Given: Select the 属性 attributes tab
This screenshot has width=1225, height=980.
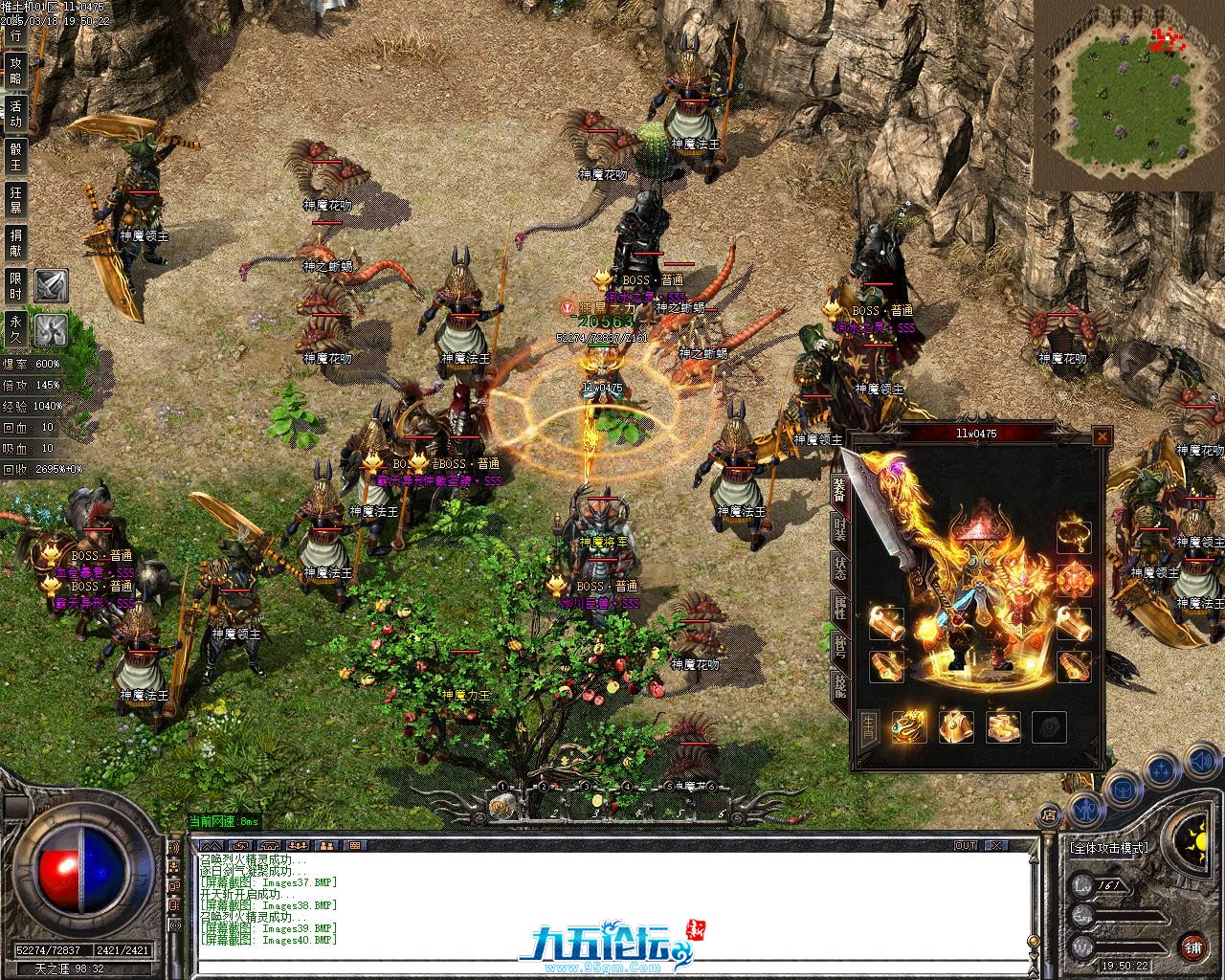Looking at the screenshot, I should (x=839, y=607).
